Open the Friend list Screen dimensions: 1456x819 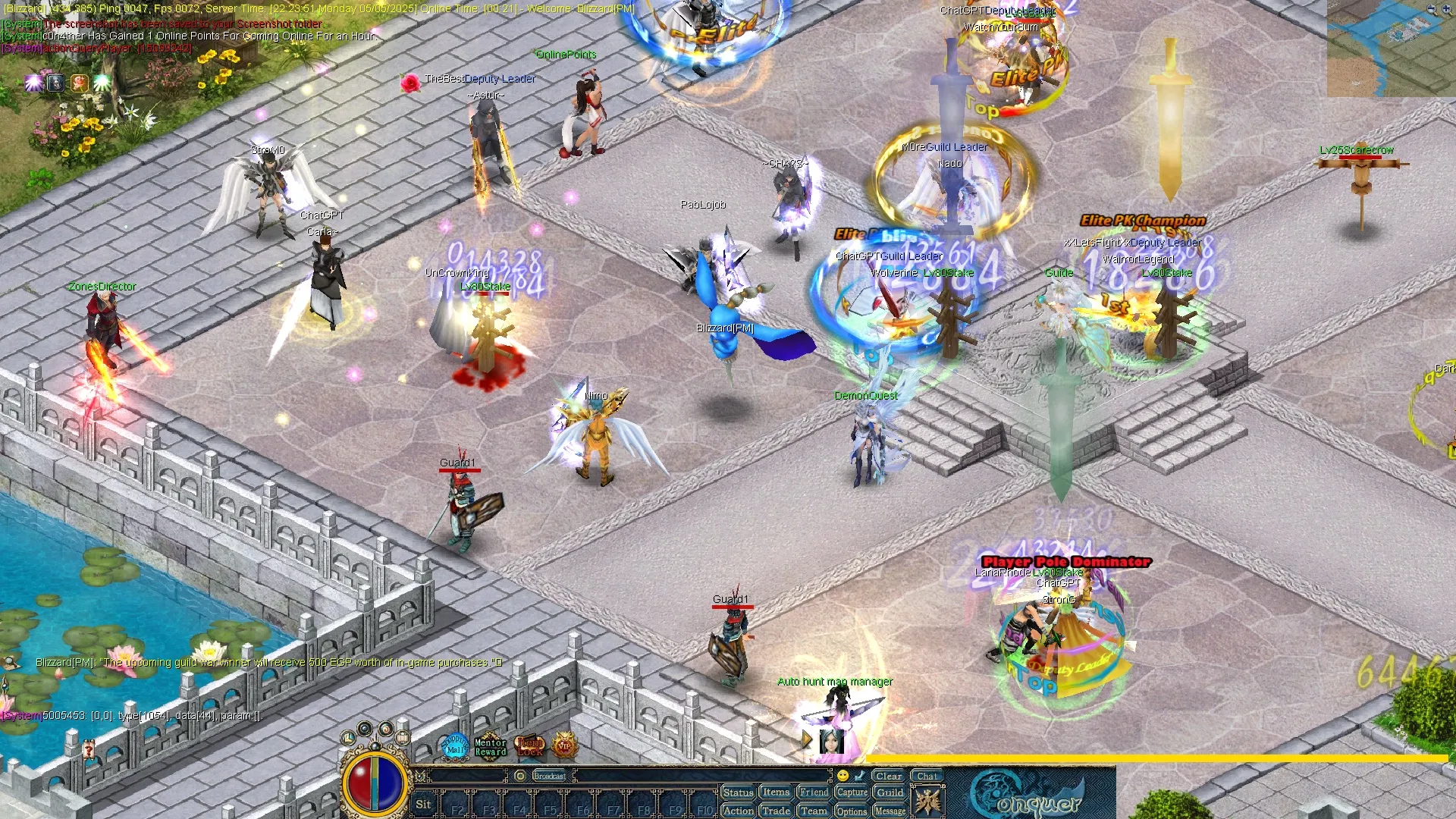(814, 792)
